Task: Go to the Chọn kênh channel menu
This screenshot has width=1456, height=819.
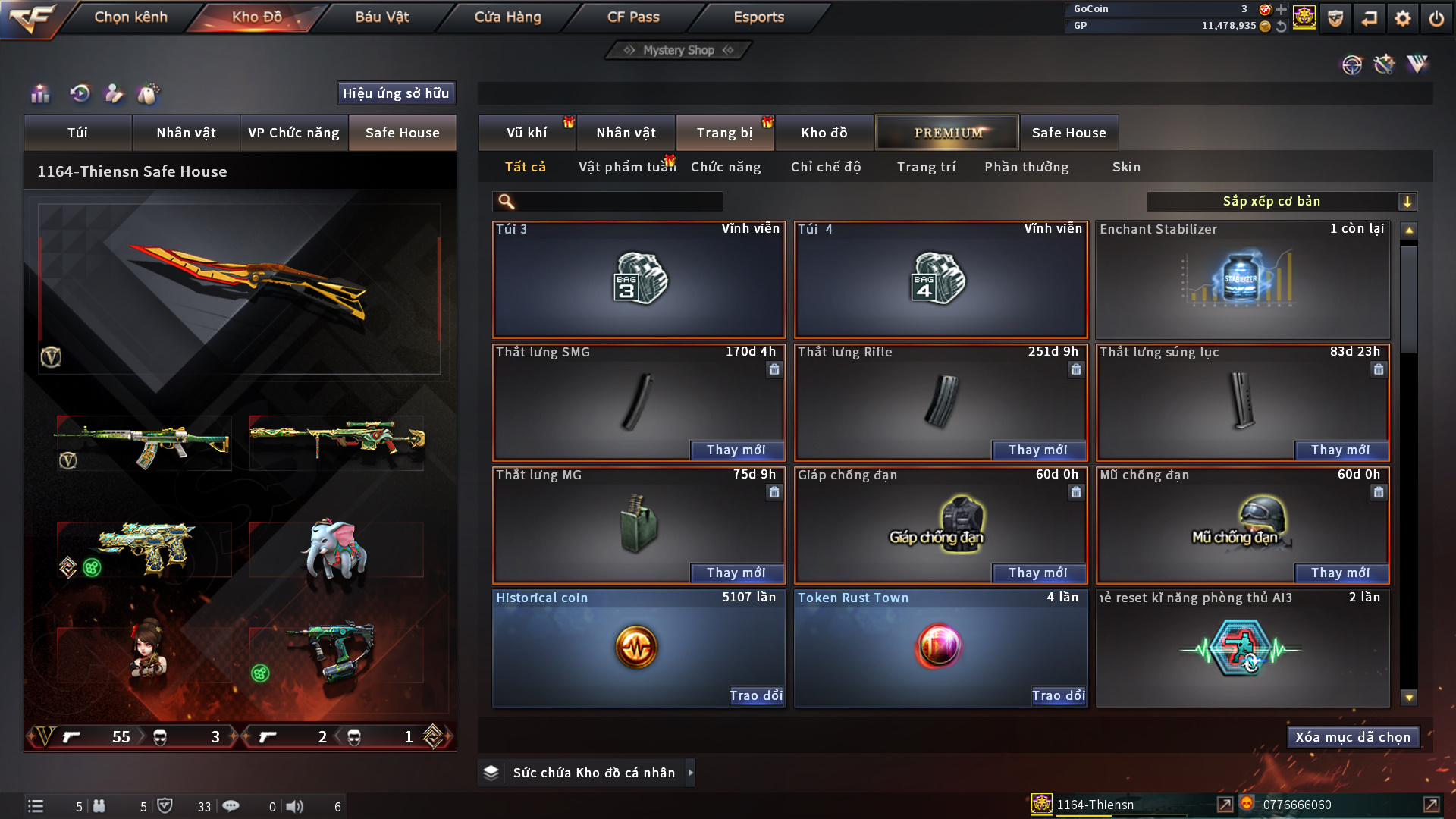Action: pyautogui.click(x=130, y=17)
